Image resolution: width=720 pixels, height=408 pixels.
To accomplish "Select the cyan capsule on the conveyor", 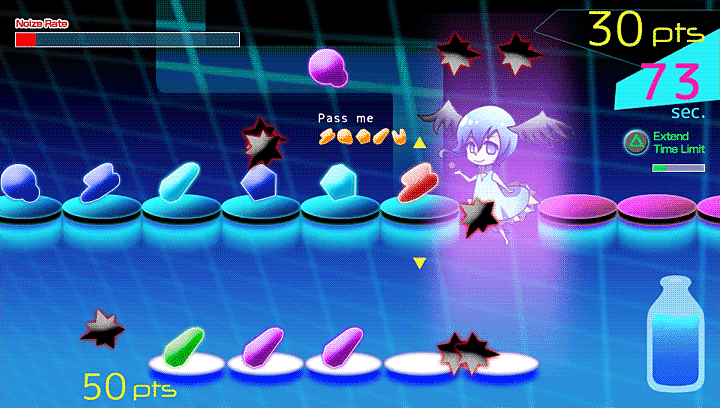I will 179,182.
